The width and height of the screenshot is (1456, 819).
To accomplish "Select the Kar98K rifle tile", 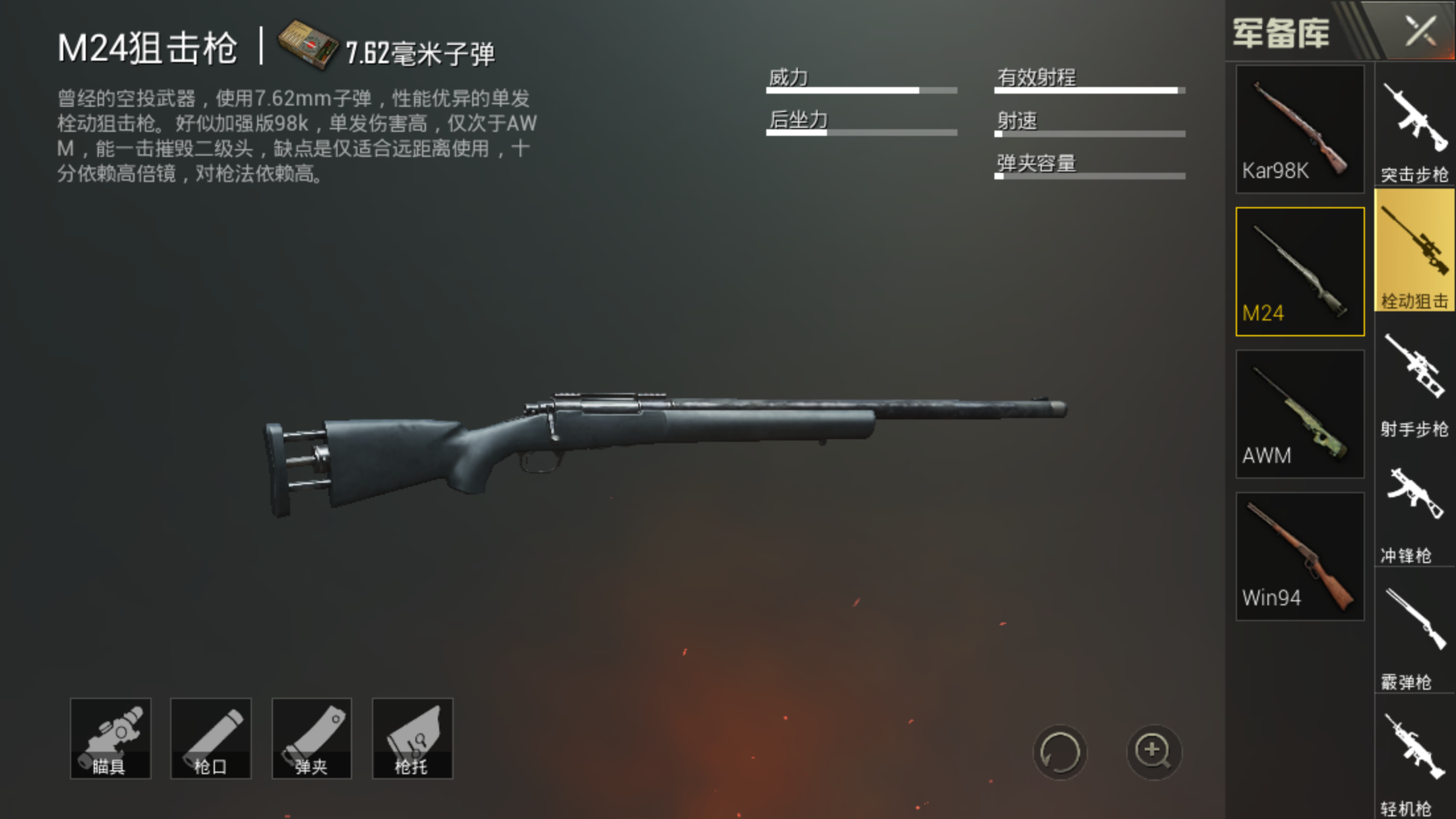I will (1300, 129).
